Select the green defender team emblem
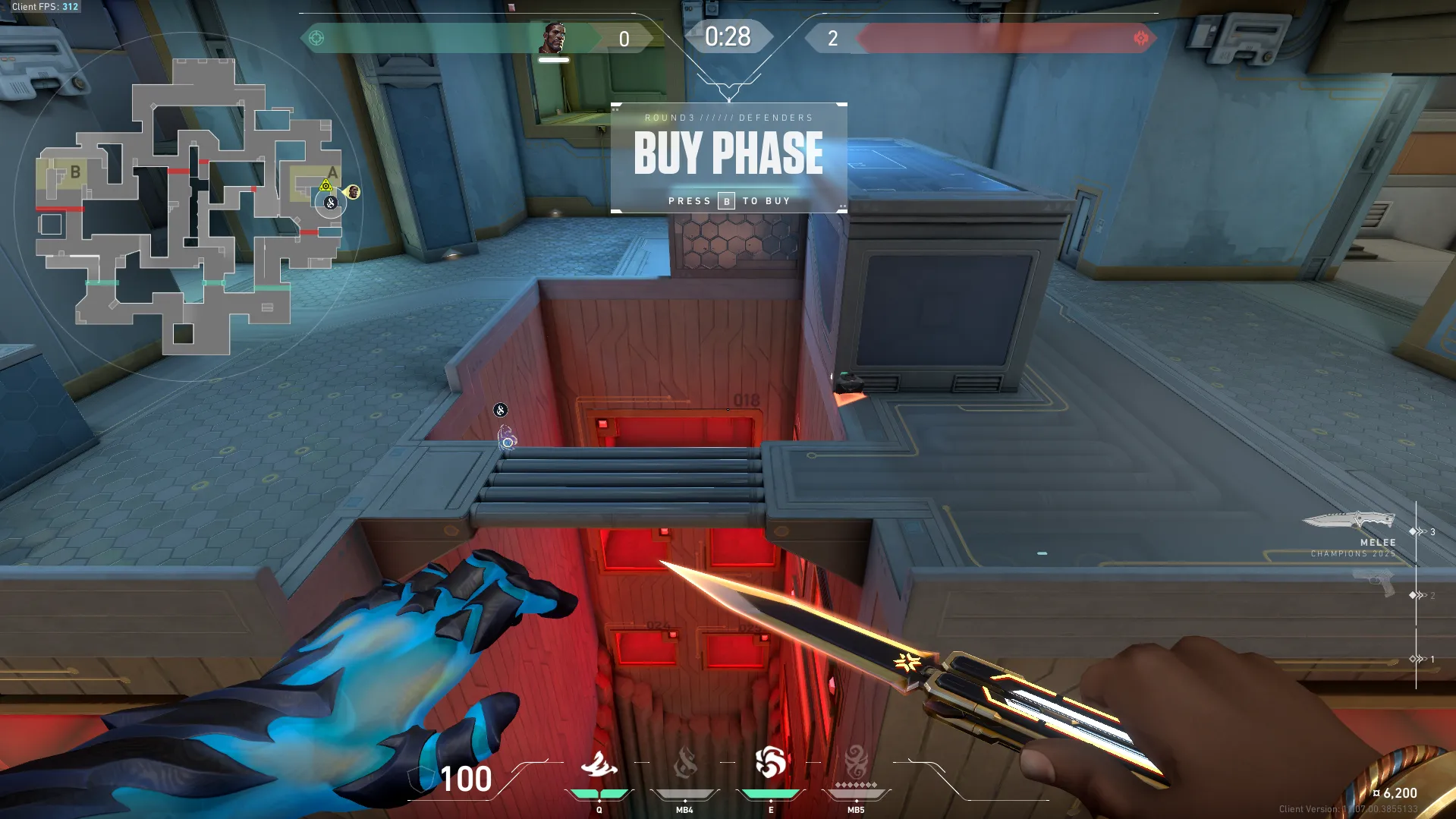This screenshot has width=1456, height=819. coord(316,38)
